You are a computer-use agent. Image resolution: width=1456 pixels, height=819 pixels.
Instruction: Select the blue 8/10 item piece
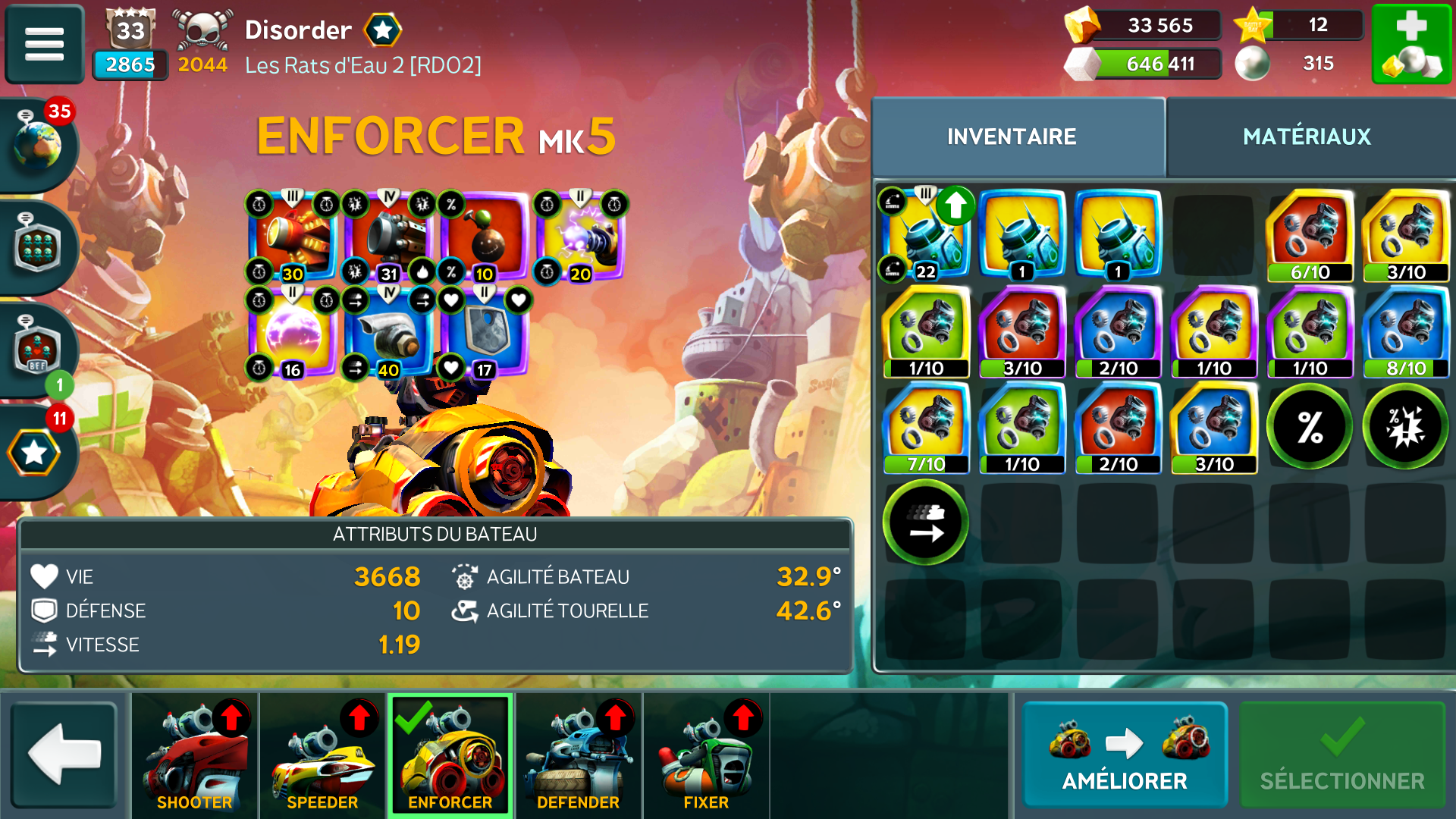(x=1406, y=332)
